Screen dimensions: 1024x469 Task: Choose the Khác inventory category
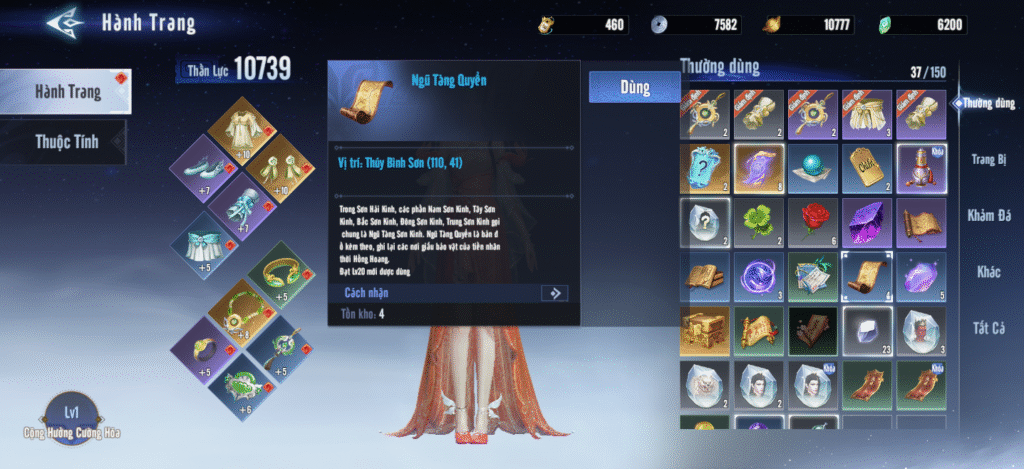tap(989, 272)
